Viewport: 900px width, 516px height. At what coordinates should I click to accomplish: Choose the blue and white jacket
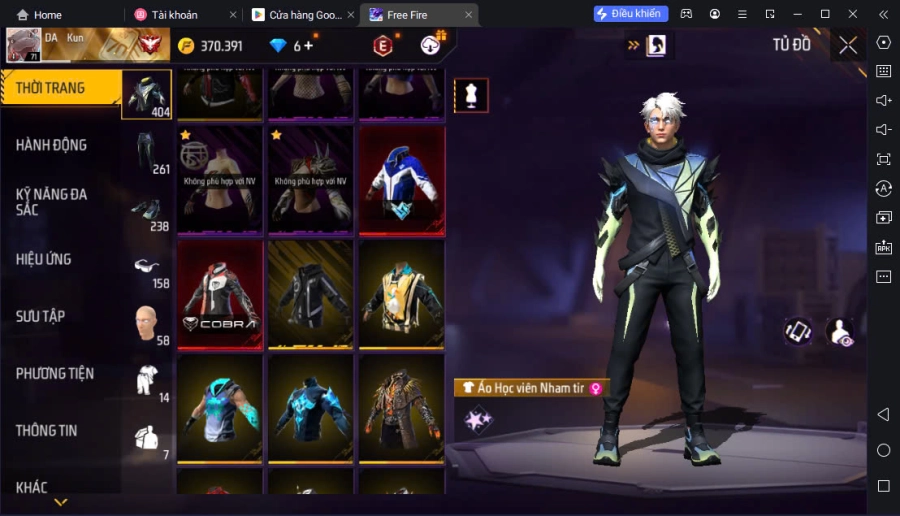click(400, 180)
